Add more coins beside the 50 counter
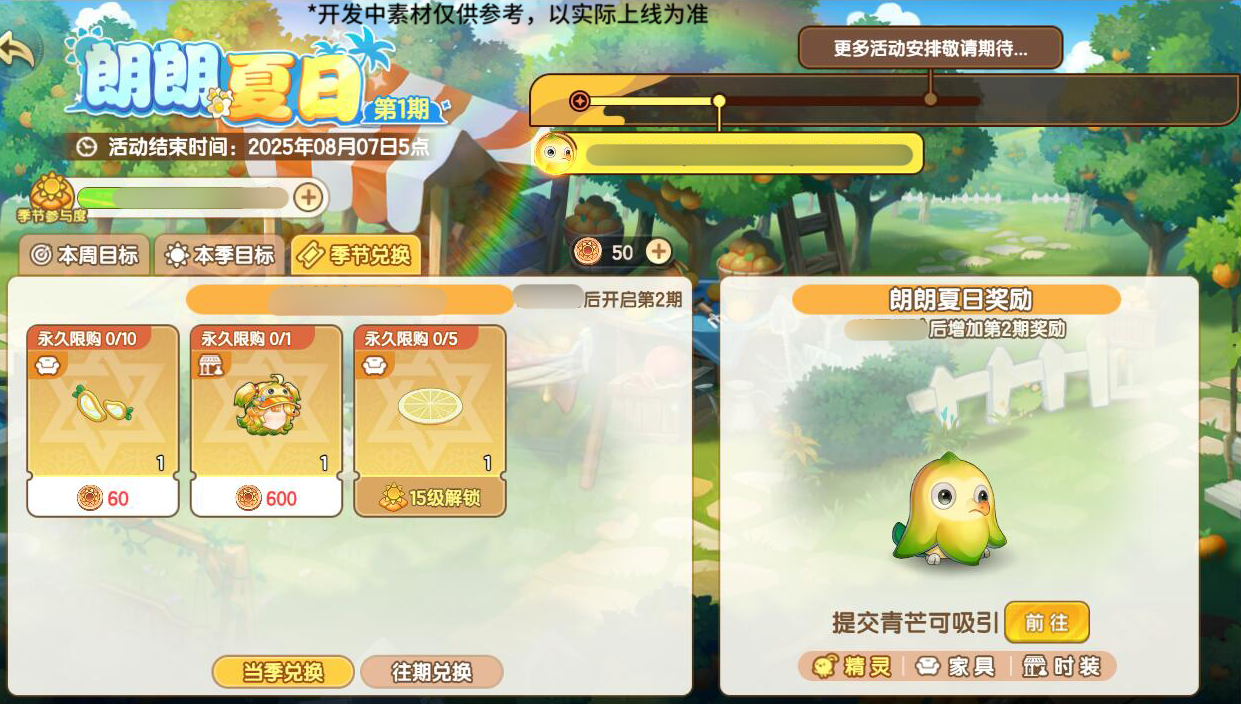This screenshot has width=1241, height=704. 658,252
